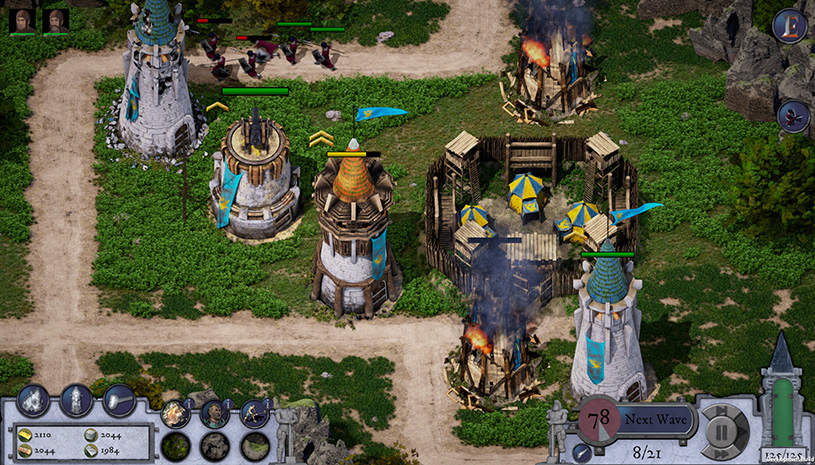Choose the grassy hill terrain slot
815x465 pixels.
(254, 446)
